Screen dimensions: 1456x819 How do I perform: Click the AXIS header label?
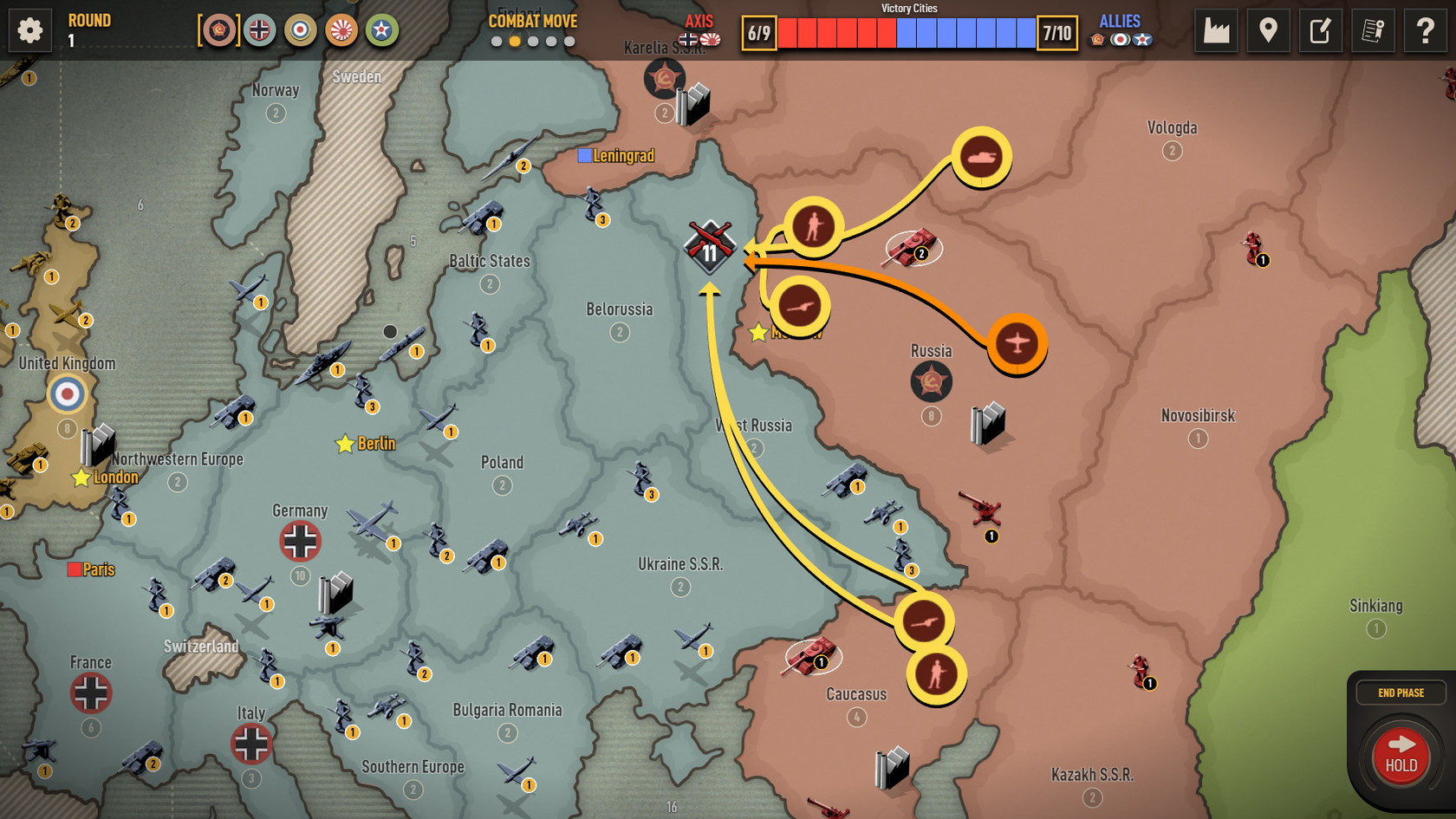699,21
